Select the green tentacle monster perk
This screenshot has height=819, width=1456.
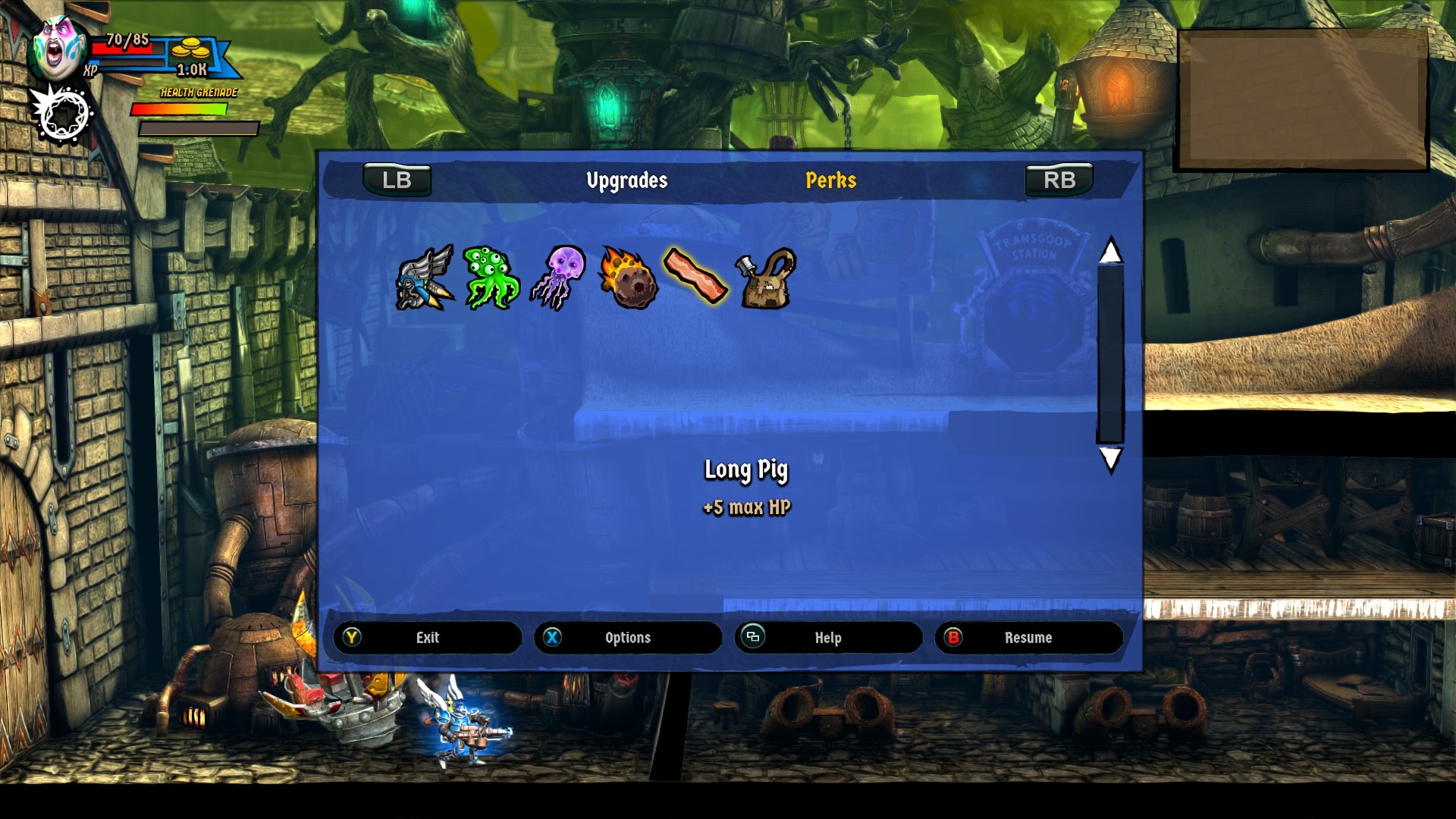(490, 278)
